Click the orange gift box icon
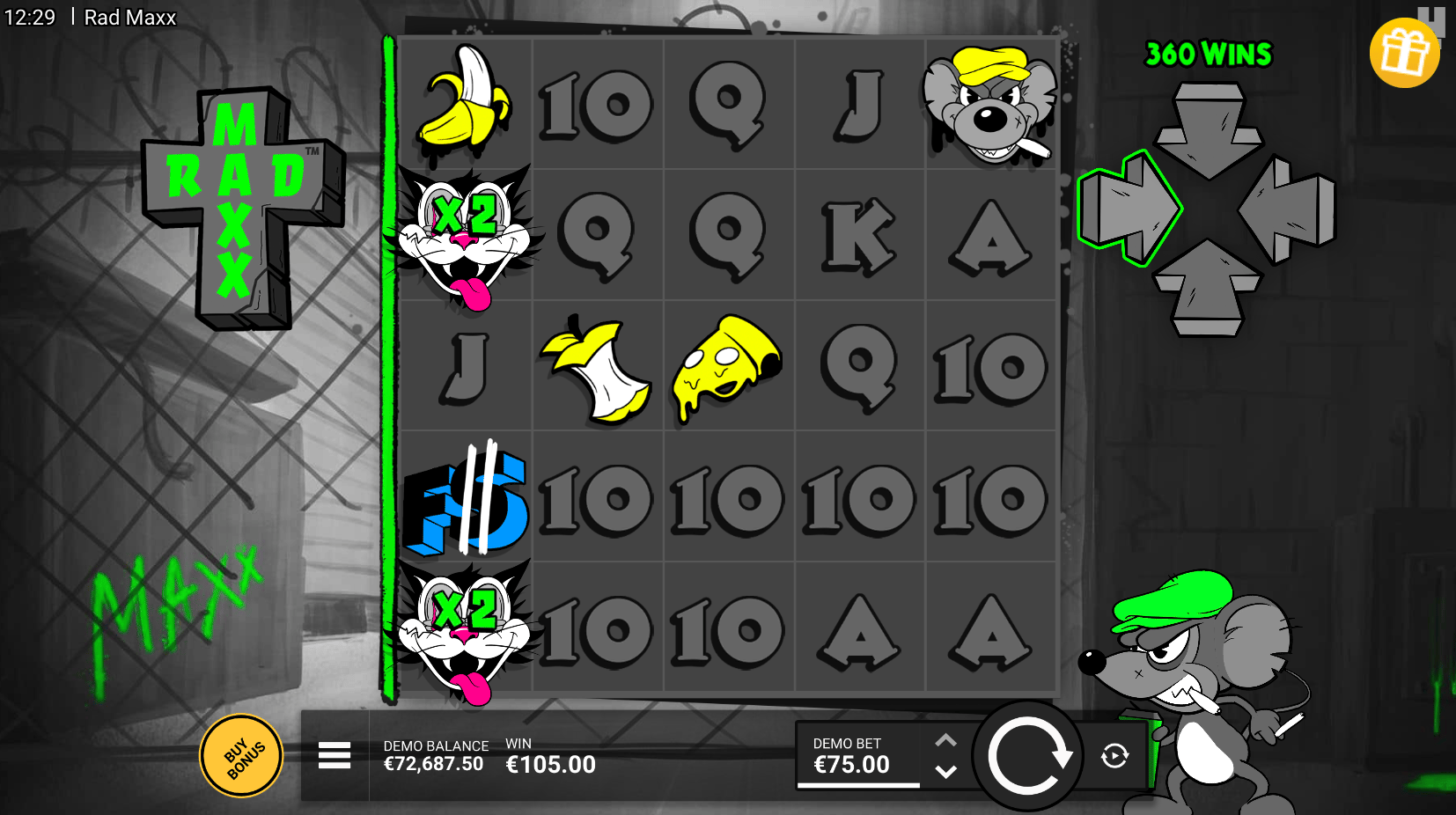The width and height of the screenshot is (1456, 815). click(1403, 53)
